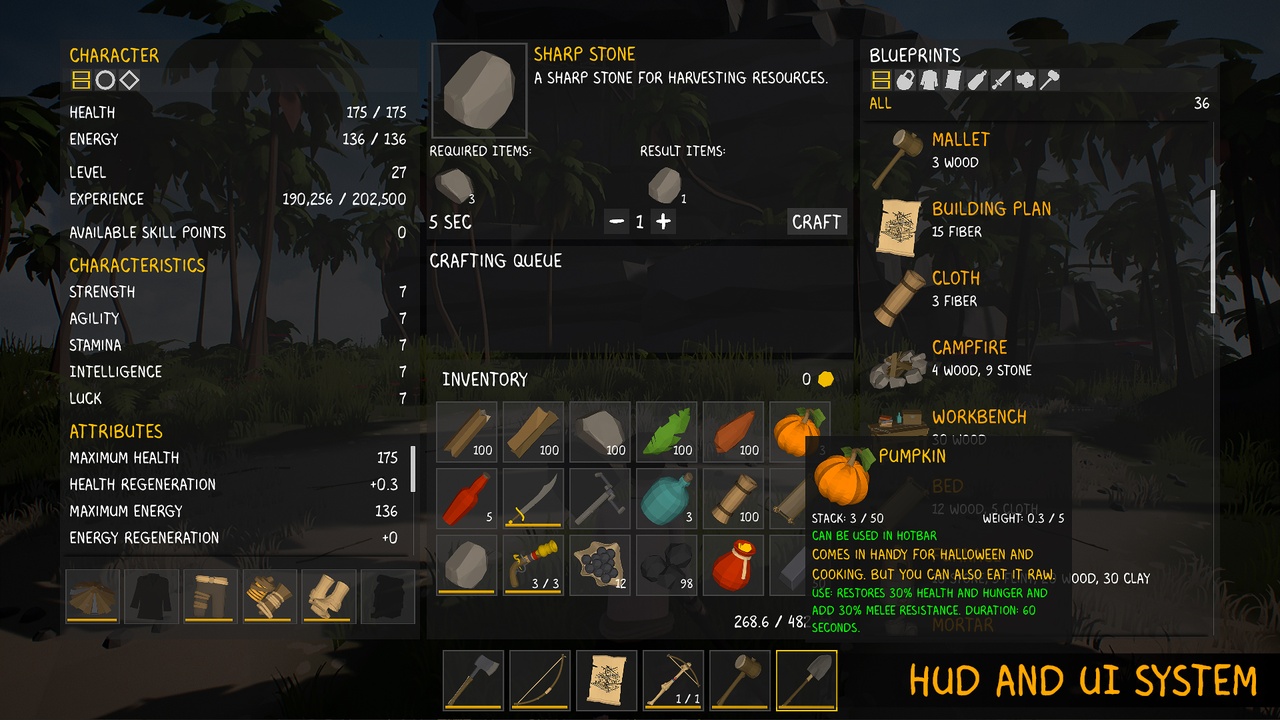Select the clothing filter in Blueprints
This screenshot has width=1280, height=720.
pos(931,82)
